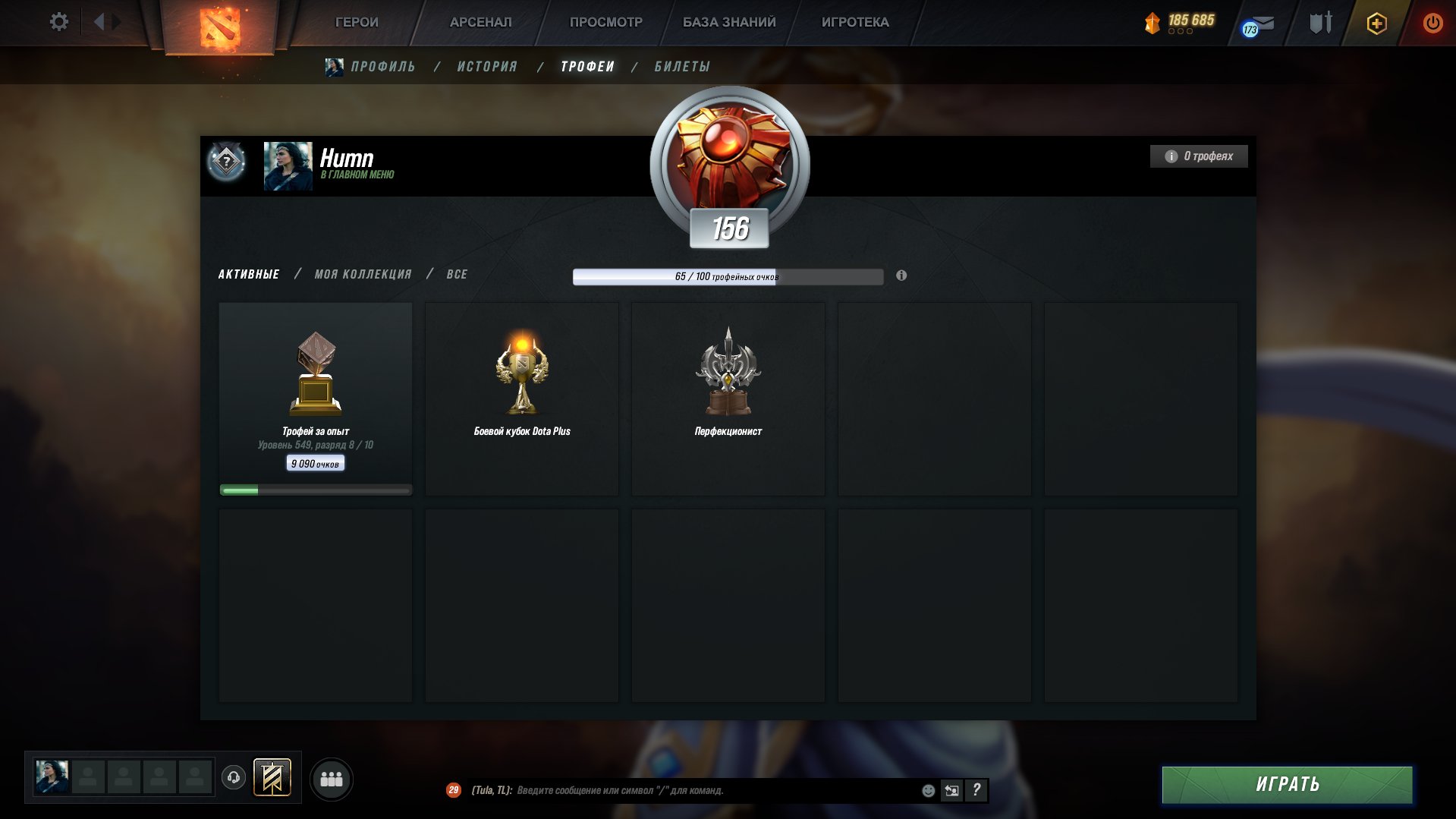Switch to the ПРОФИЛЬ tab
The width and height of the screenshot is (1456, 819).
tap(382, 67)
